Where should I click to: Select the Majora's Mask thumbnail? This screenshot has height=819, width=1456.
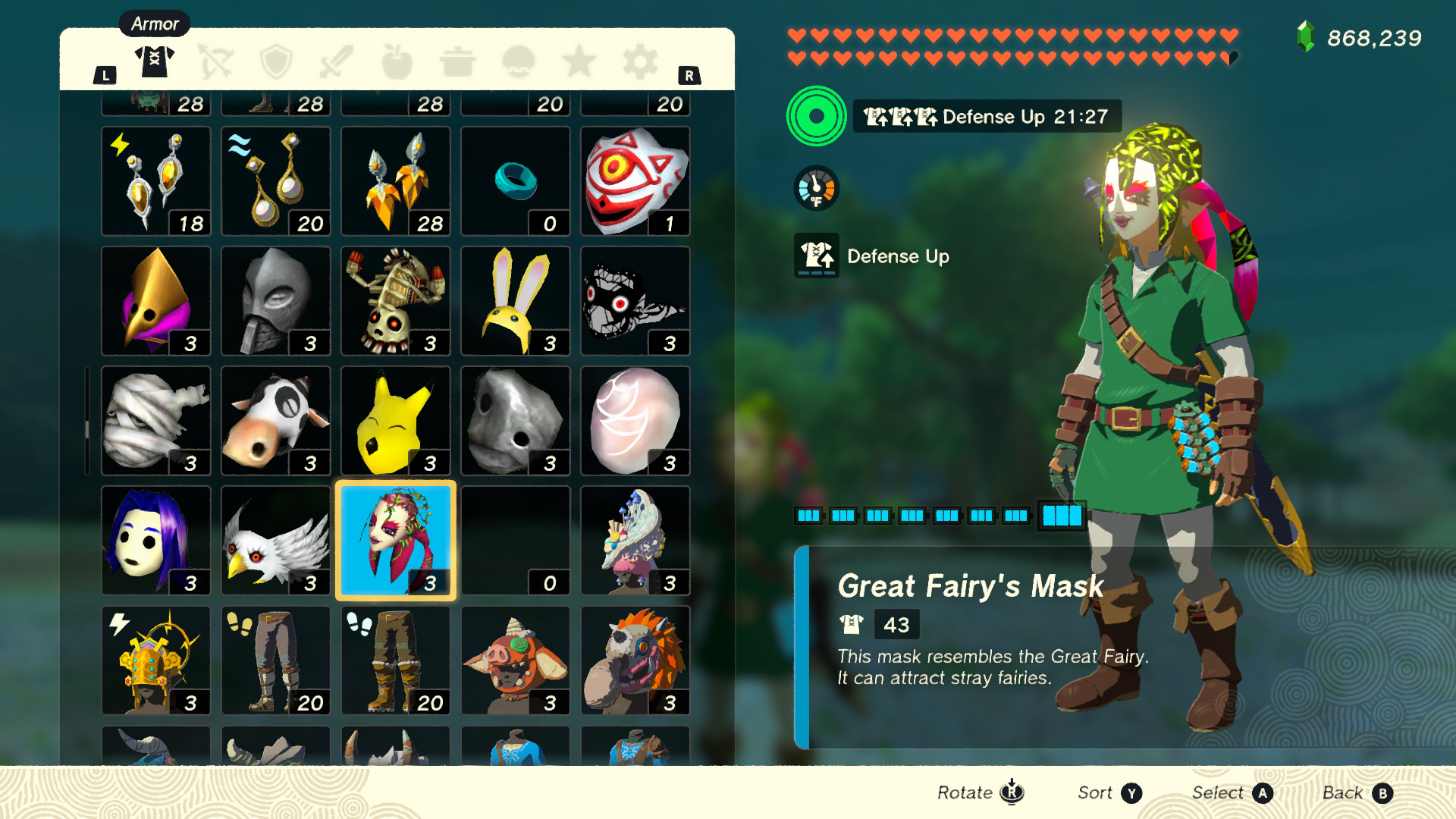(x=635, y=180)
